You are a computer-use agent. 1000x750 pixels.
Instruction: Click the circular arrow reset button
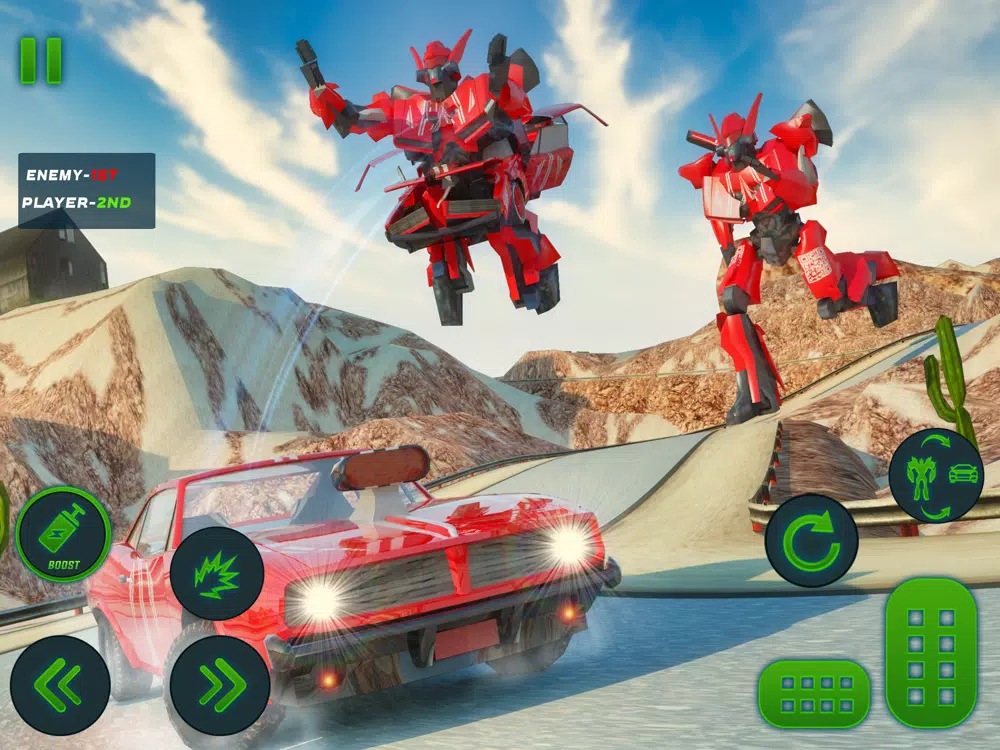[x=811, y=540]
